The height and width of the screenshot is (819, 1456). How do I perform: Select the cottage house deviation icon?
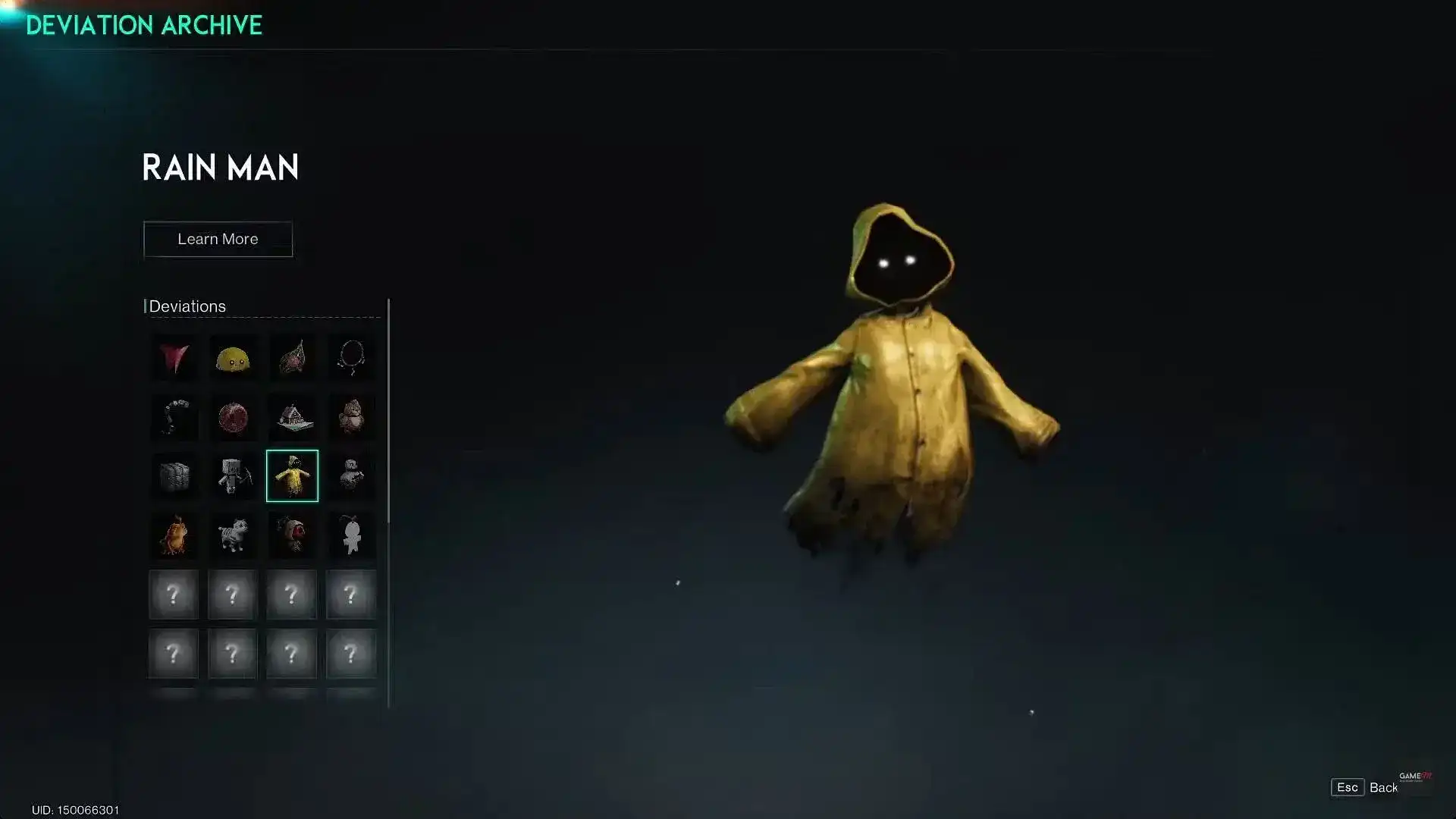pos(292,416)
